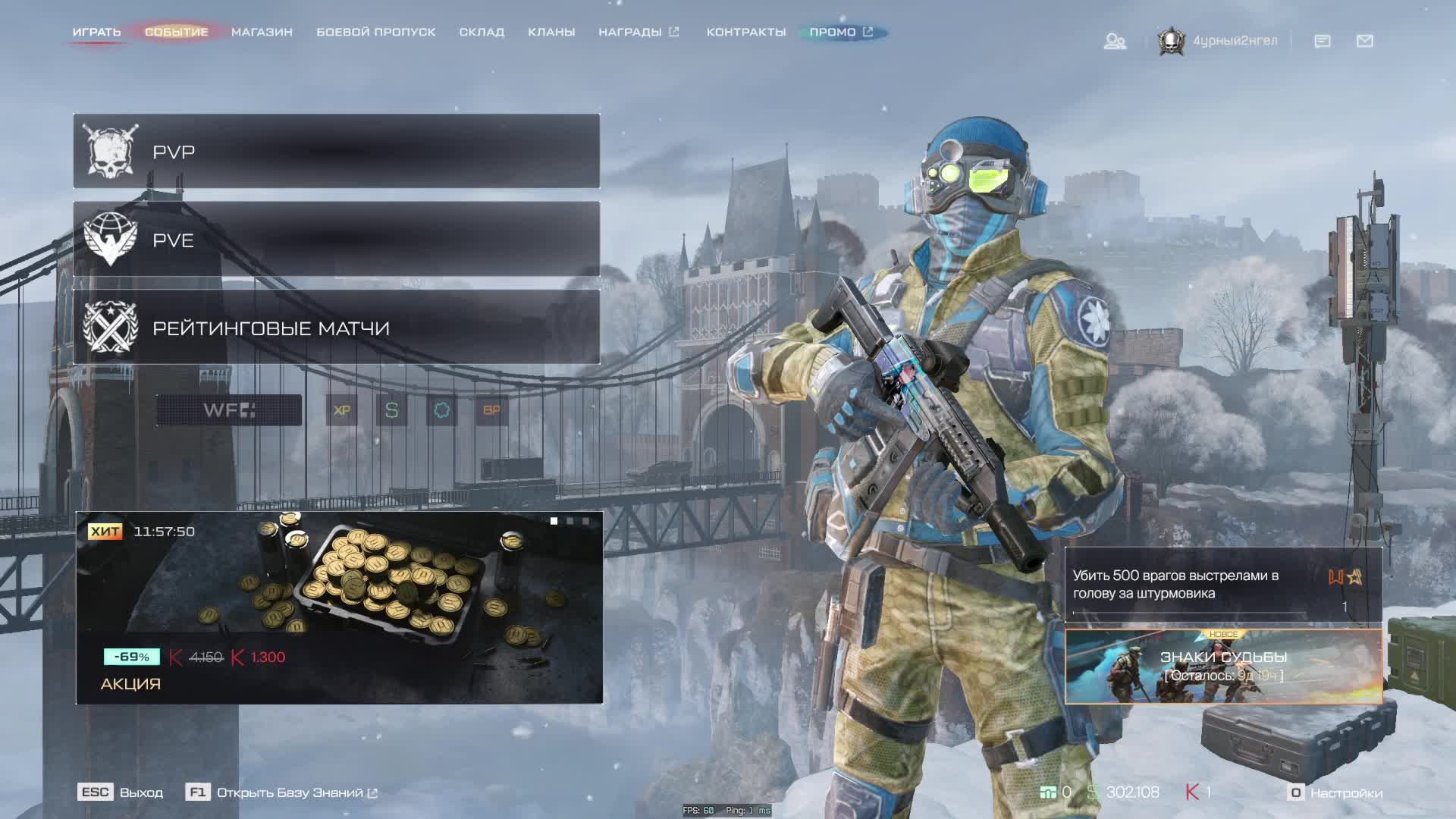Go to the МАГАЗИН shop tab

coord(262,32)
